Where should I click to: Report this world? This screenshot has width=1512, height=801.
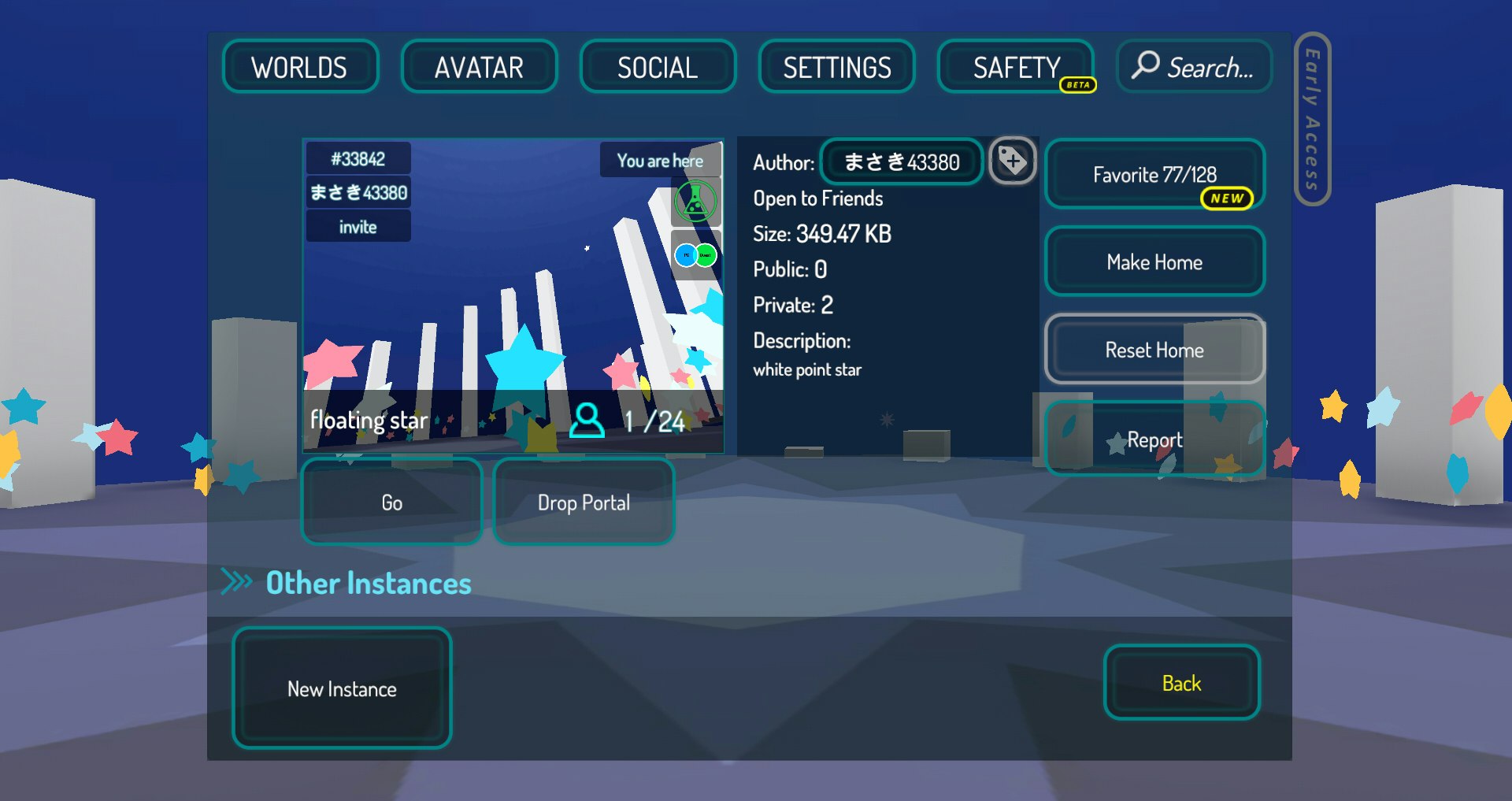(1154, 439)
